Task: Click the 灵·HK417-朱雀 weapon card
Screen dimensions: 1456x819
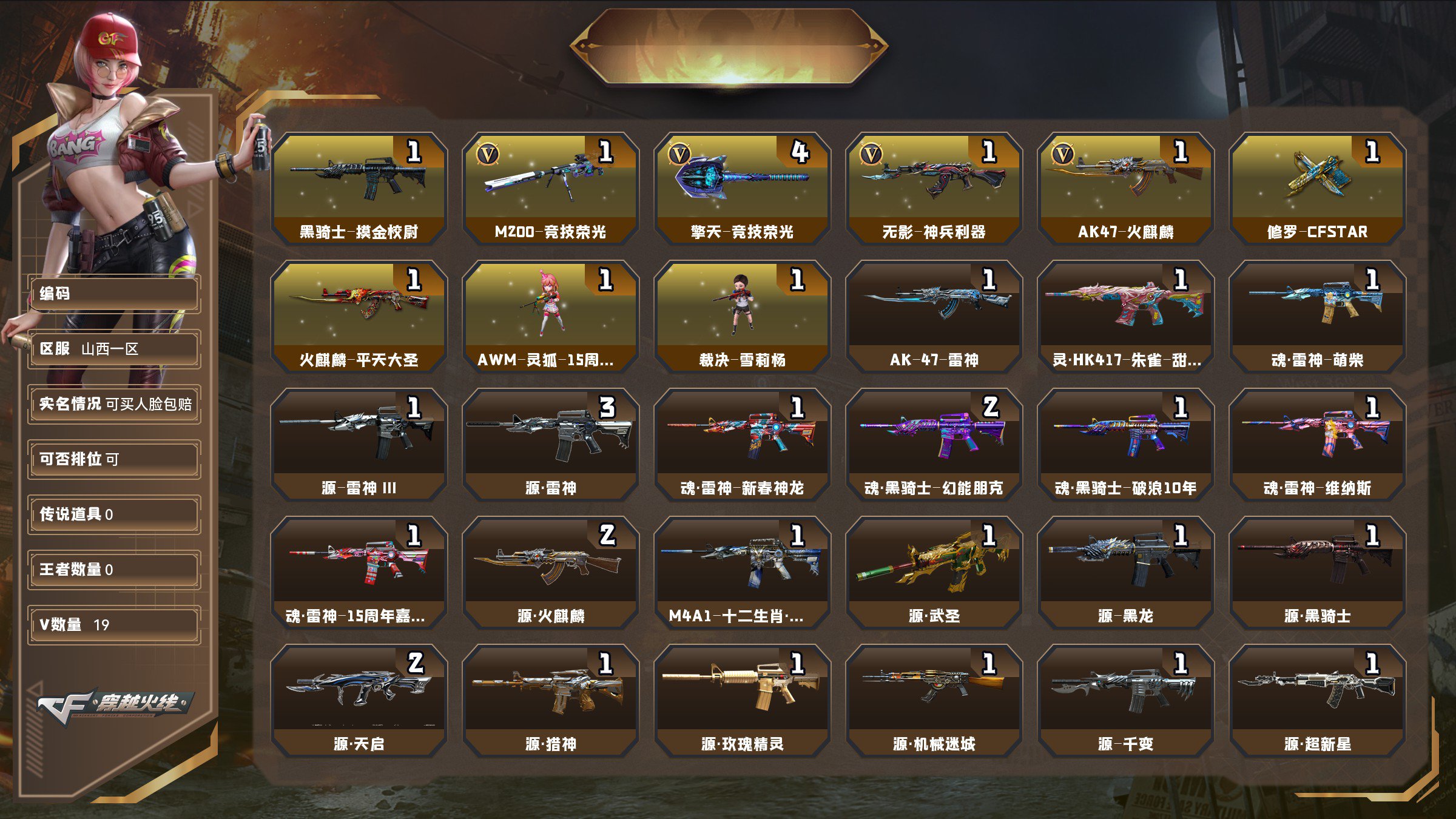Action: click(1125, 316)
